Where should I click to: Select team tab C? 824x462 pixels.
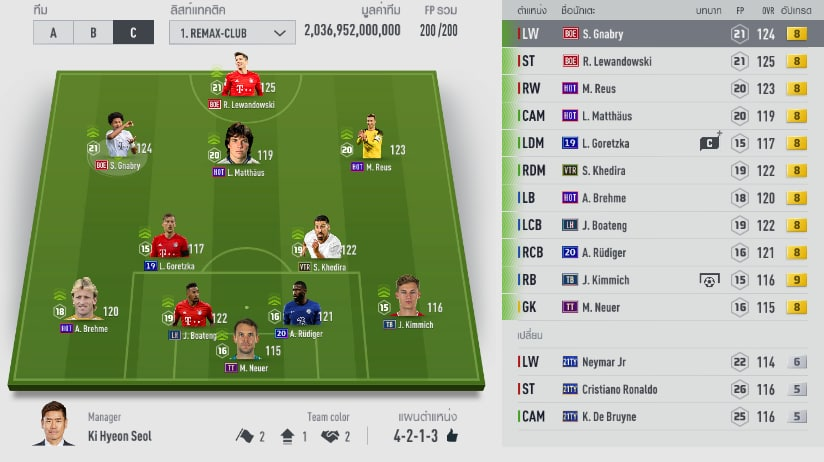[x=133, y=32]
